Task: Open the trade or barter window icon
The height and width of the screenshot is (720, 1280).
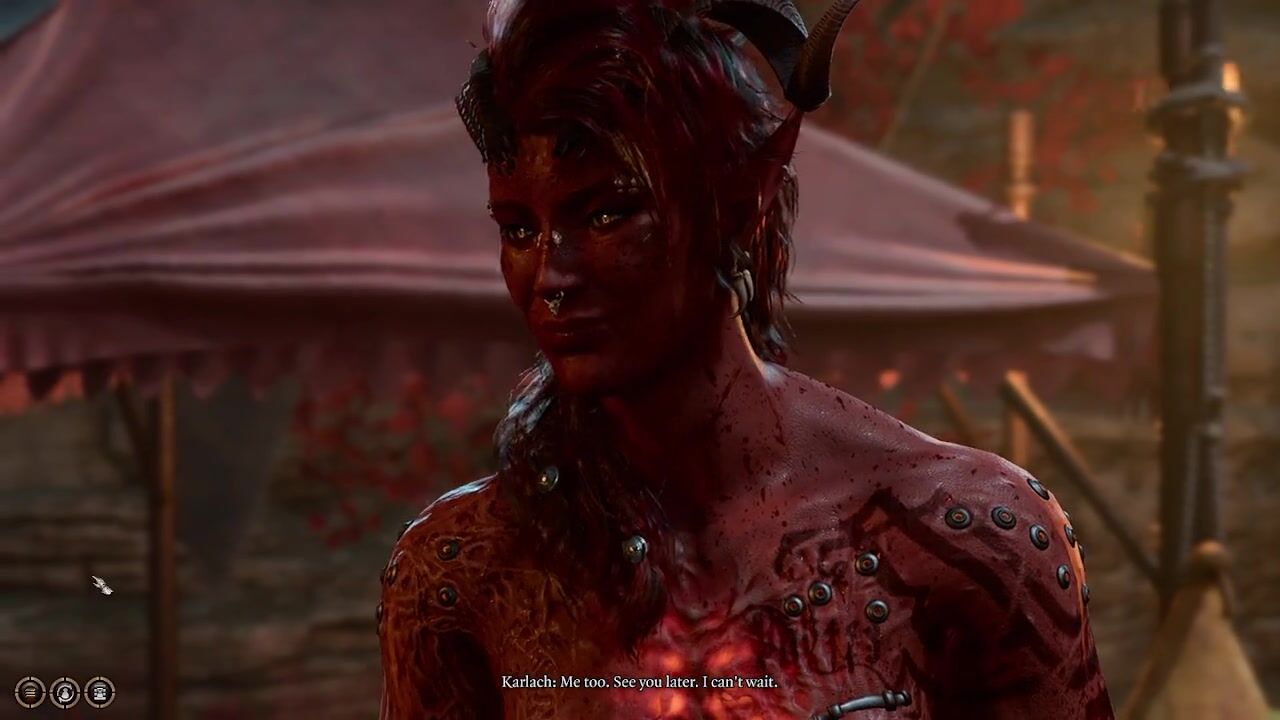Action: coord(99,692)
